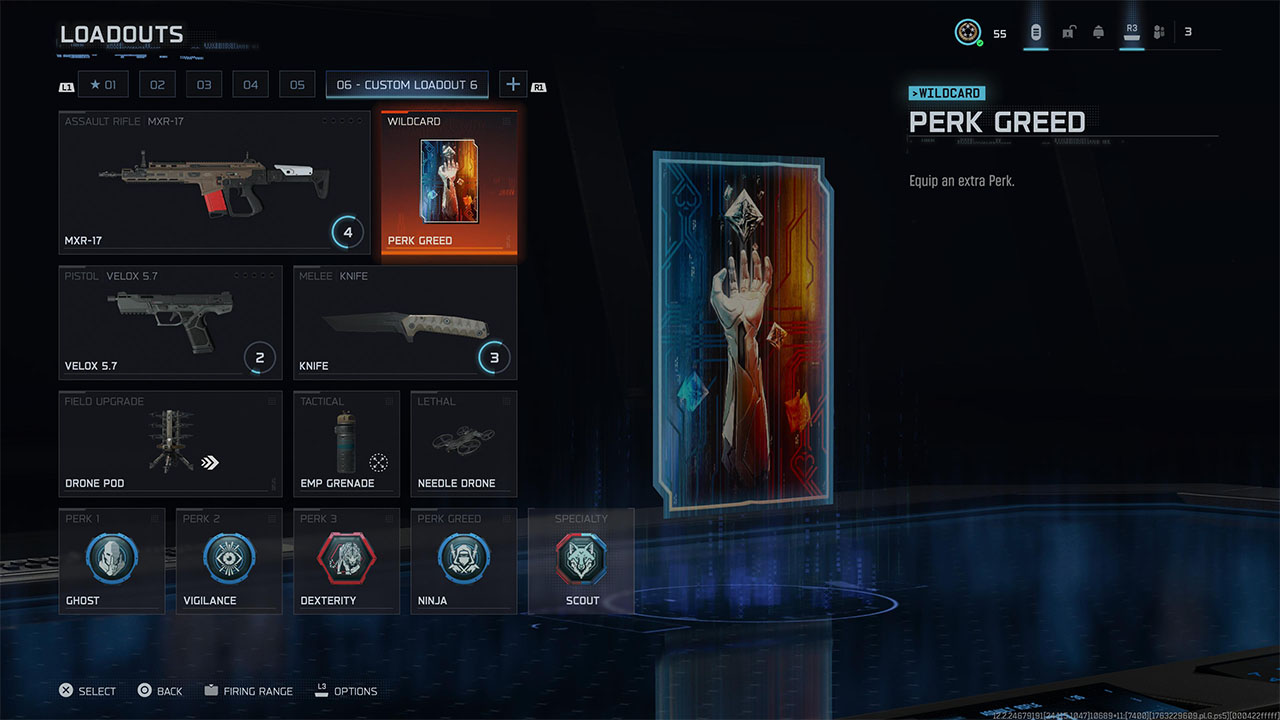Select the Dexterity perk slot
The height and width of the screenshot is (720, 1280).
(x=346, y=560)
